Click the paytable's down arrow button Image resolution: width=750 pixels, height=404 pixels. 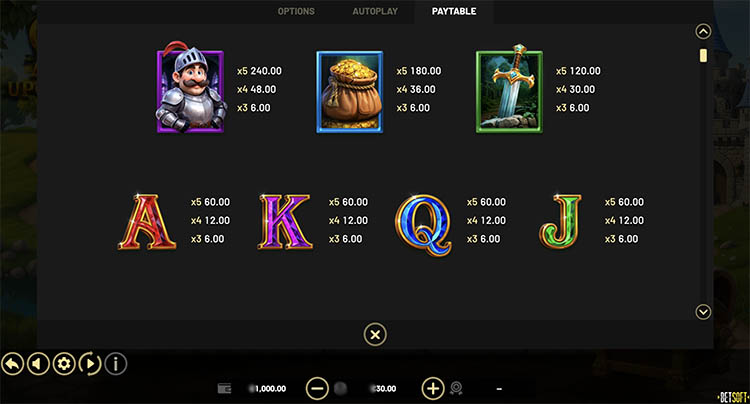[x=703, y=312]
